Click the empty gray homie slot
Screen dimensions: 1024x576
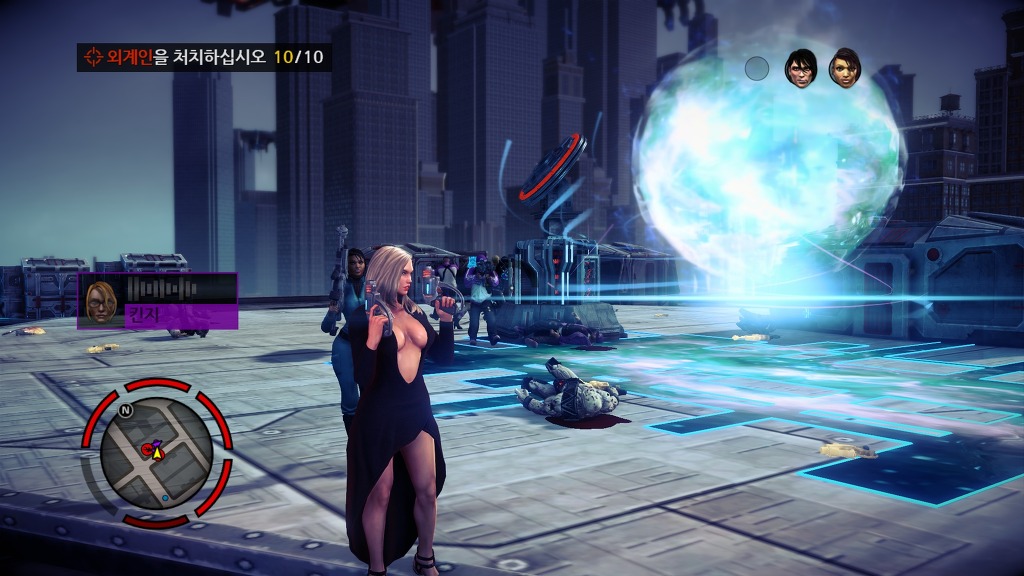[757, 68]
